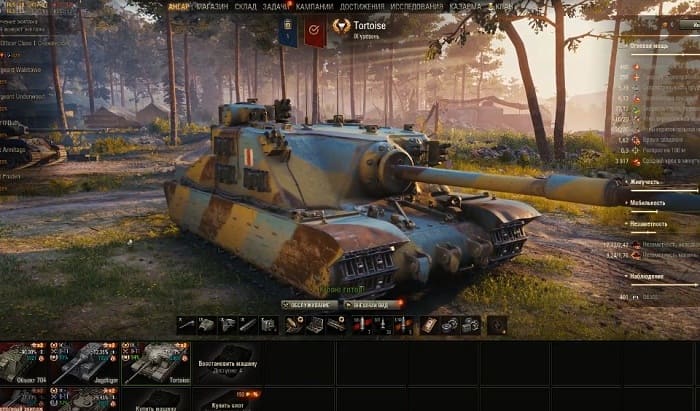
Task: Open the red checkmark missions banner
Action: point(315,32)
